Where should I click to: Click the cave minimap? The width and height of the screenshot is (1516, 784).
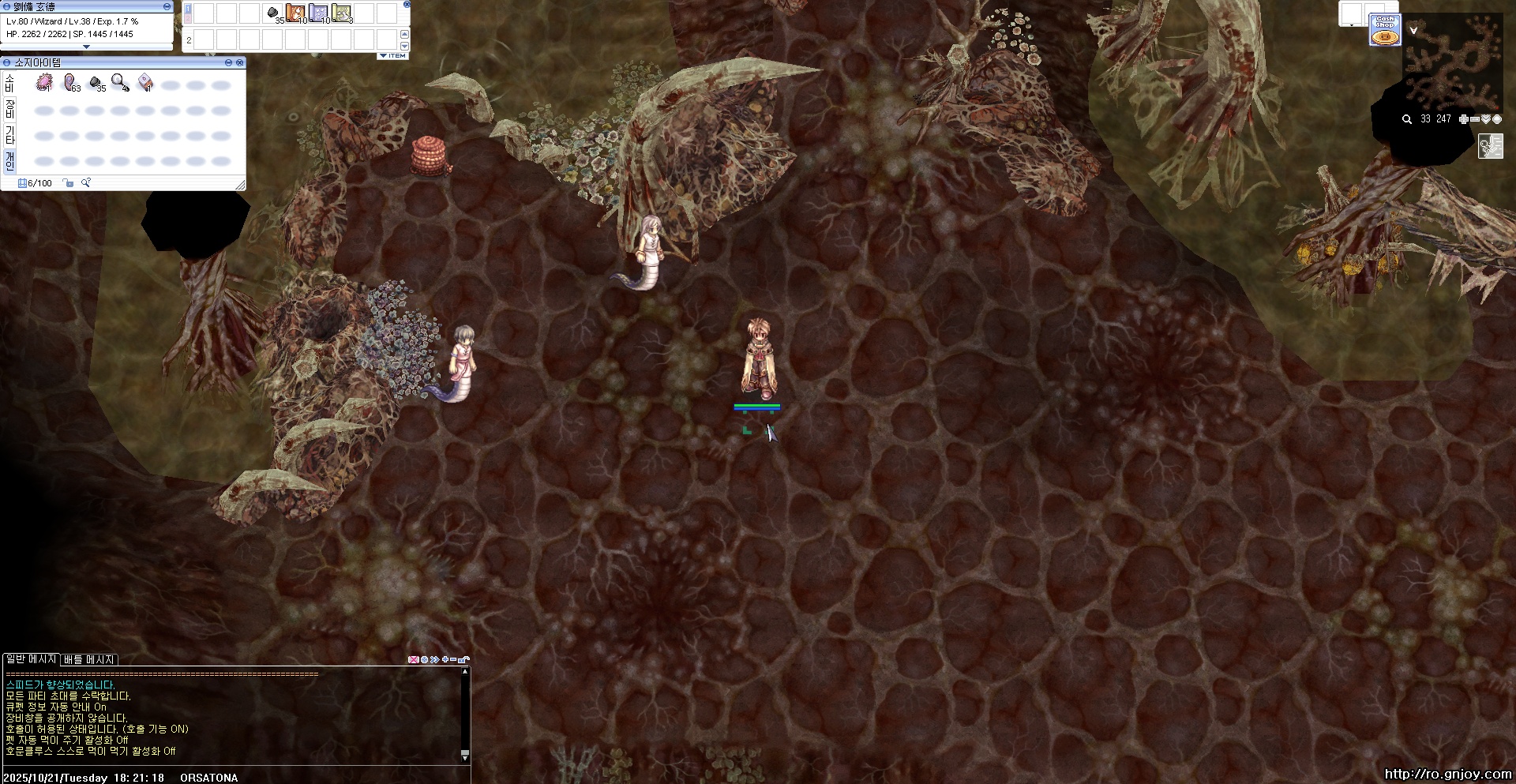(1453, 63)
